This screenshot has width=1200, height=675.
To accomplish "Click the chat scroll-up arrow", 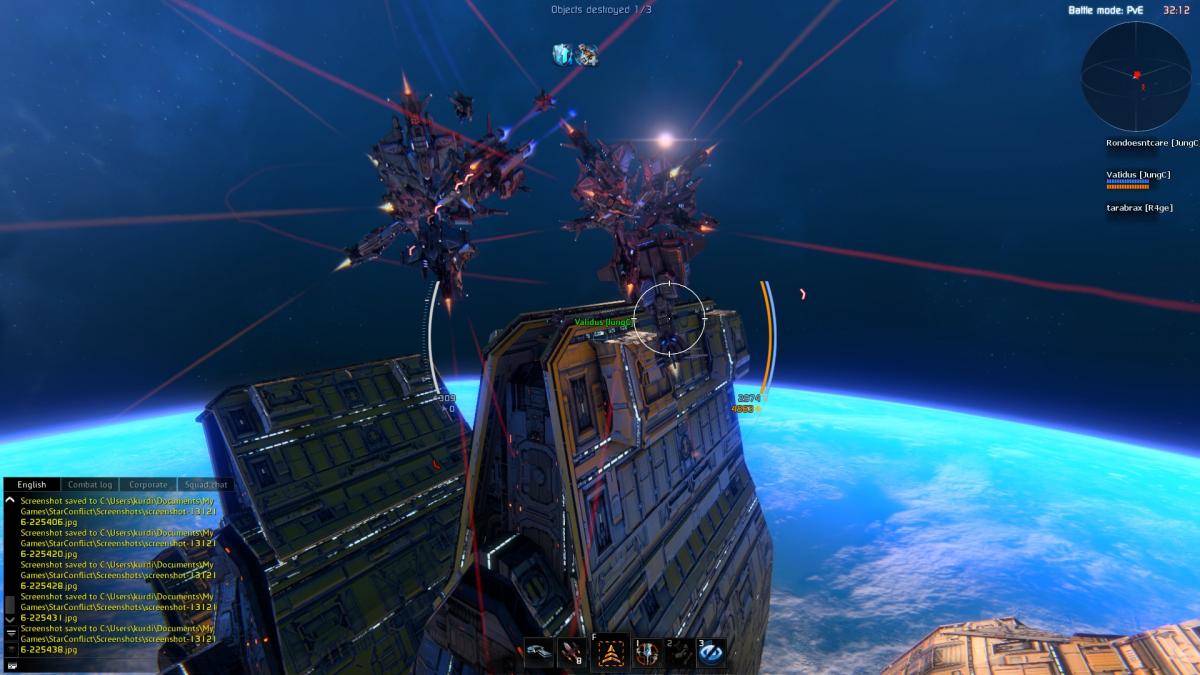I will point(10,499).
